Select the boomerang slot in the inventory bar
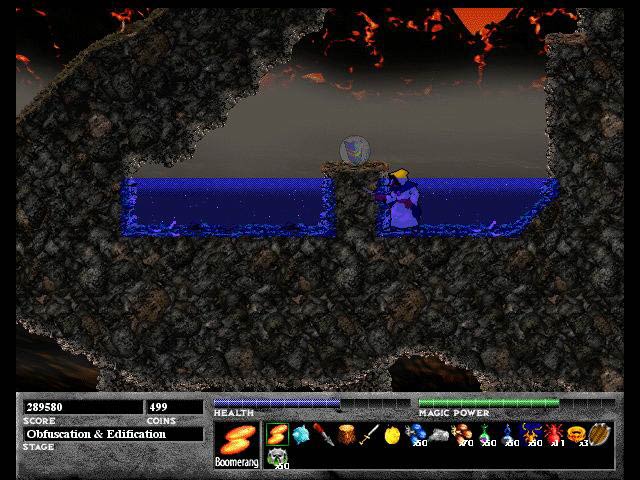 [277, 435]
